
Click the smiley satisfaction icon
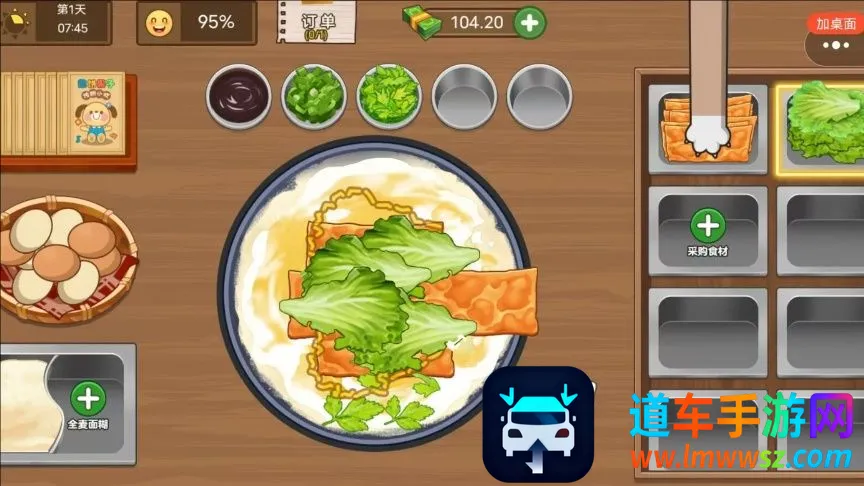[158, 23]
